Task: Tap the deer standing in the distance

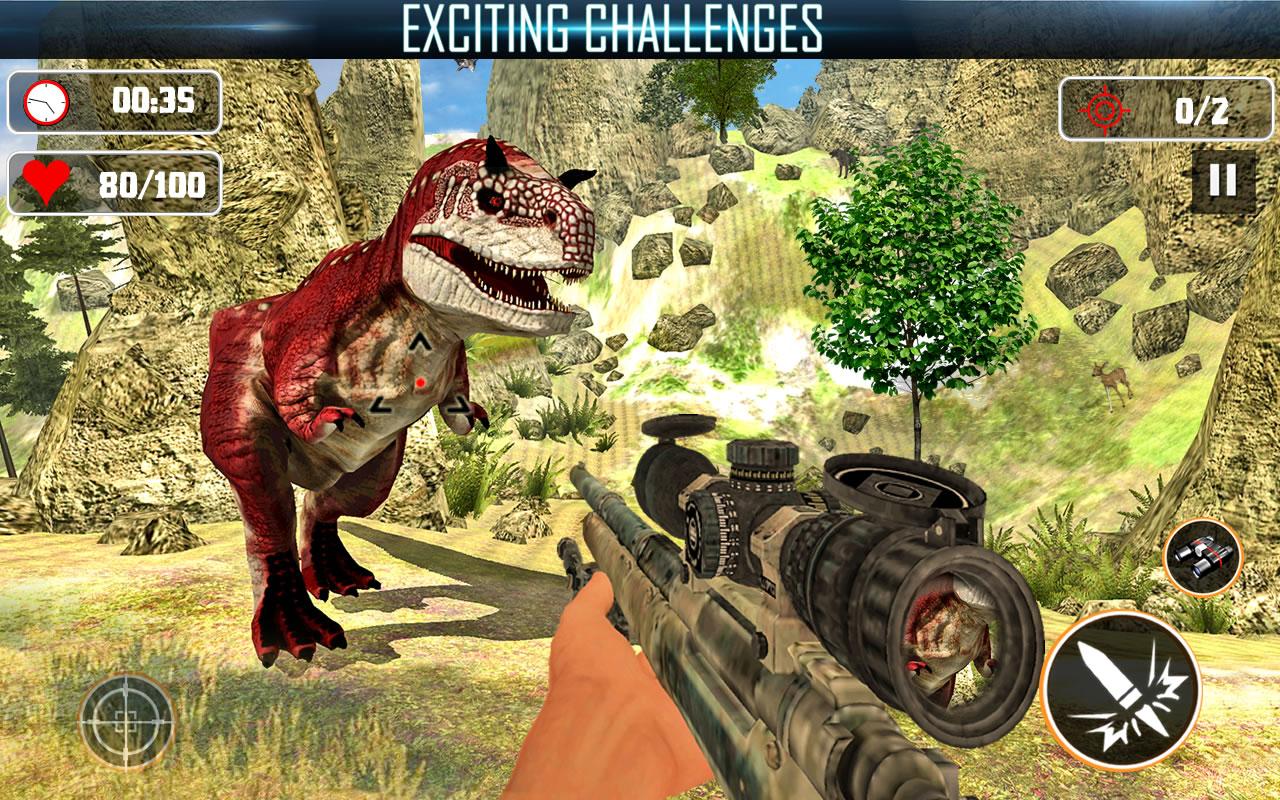Action: pos(1110,380)
